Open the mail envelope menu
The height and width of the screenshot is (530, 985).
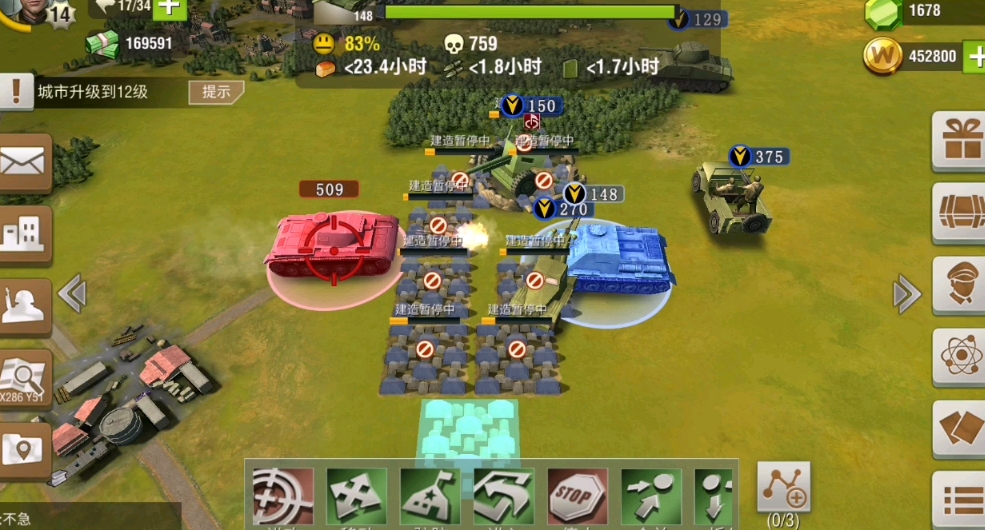tap(24, 162)
